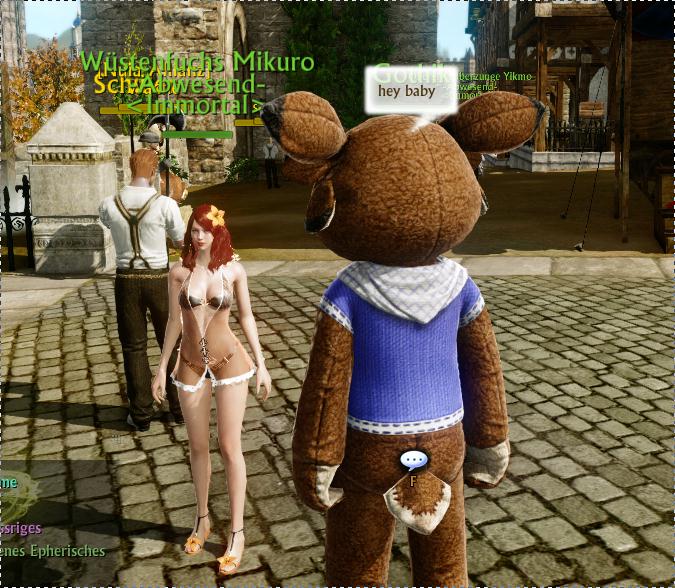Open the green Epherisches item link
Viewport: 675px width, 588px height.
pos(53,551)
